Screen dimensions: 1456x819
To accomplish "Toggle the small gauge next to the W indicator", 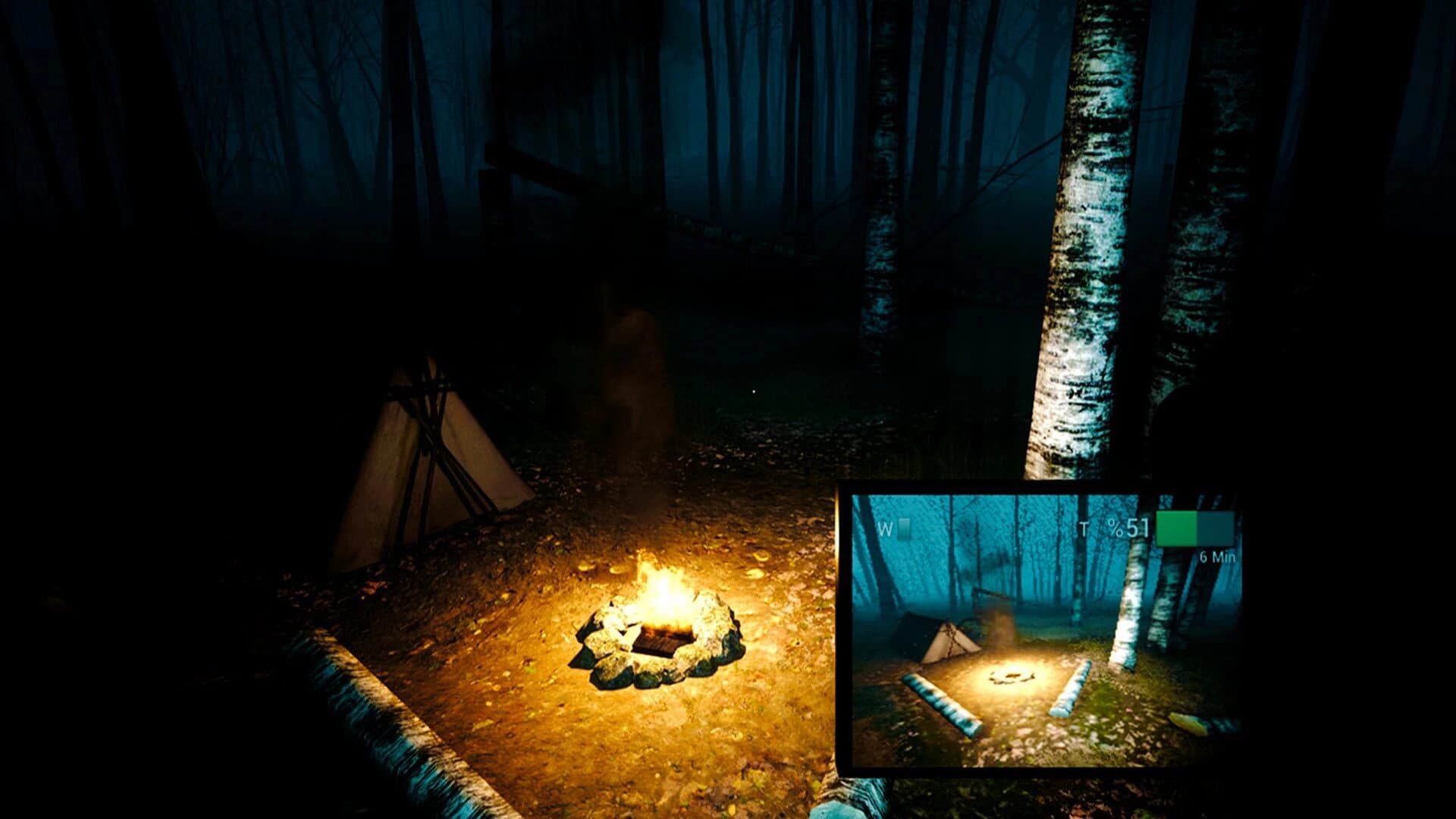I will 903,527.
